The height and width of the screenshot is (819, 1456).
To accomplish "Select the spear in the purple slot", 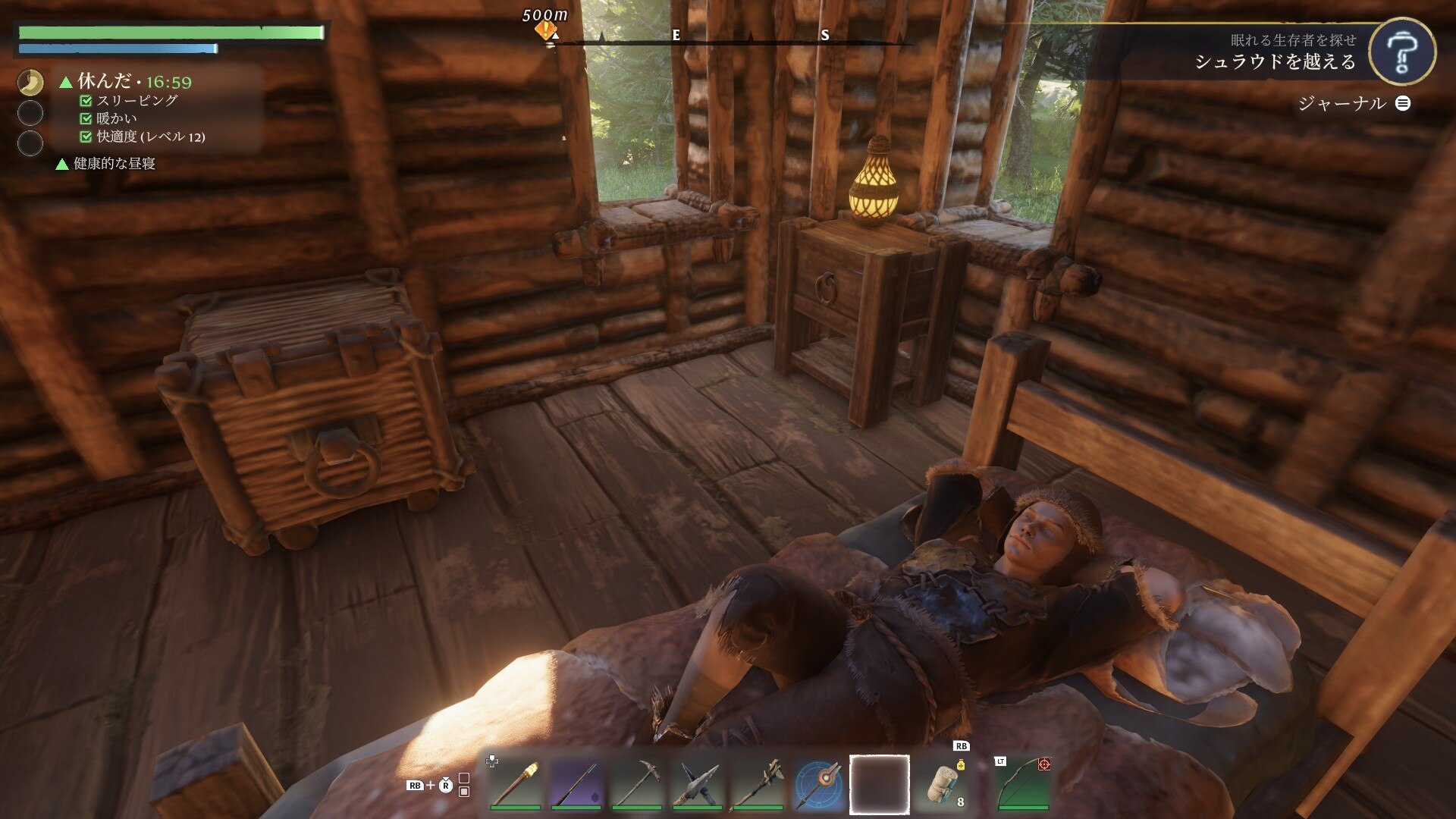I will (576, 784).
